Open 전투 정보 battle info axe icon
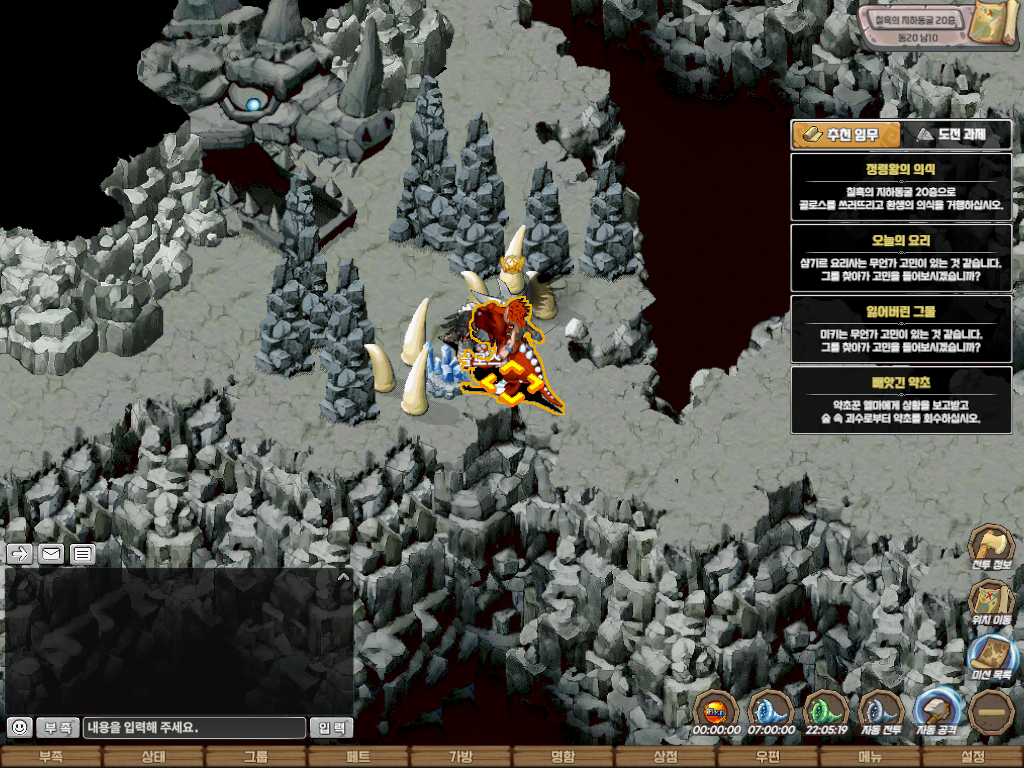The height and width of the screenshot is (768, 1024). [991, 549]
